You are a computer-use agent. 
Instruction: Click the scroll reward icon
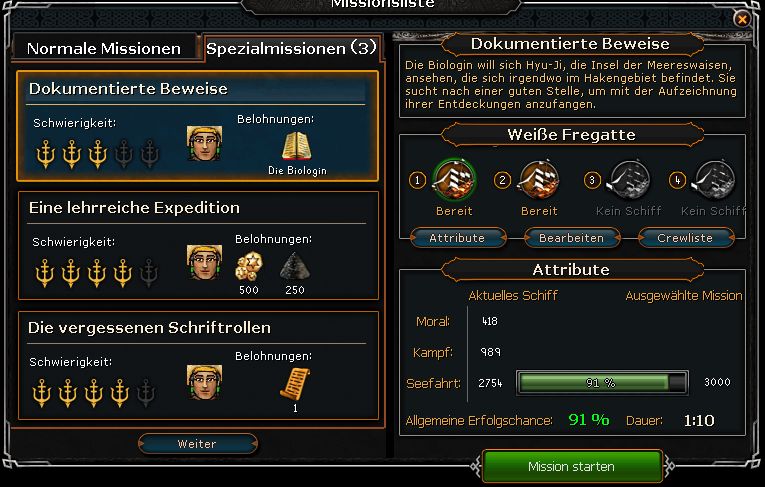click(295, 383)
